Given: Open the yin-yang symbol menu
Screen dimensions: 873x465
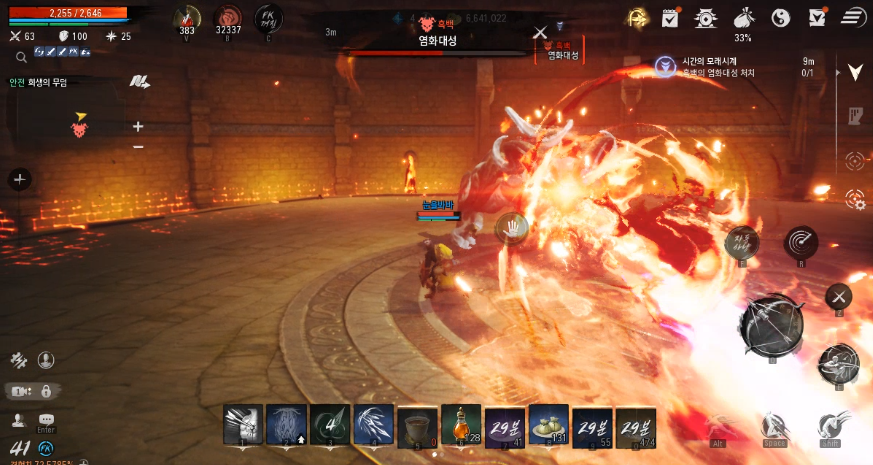Looking at the screenshot, I should [781, 17].
